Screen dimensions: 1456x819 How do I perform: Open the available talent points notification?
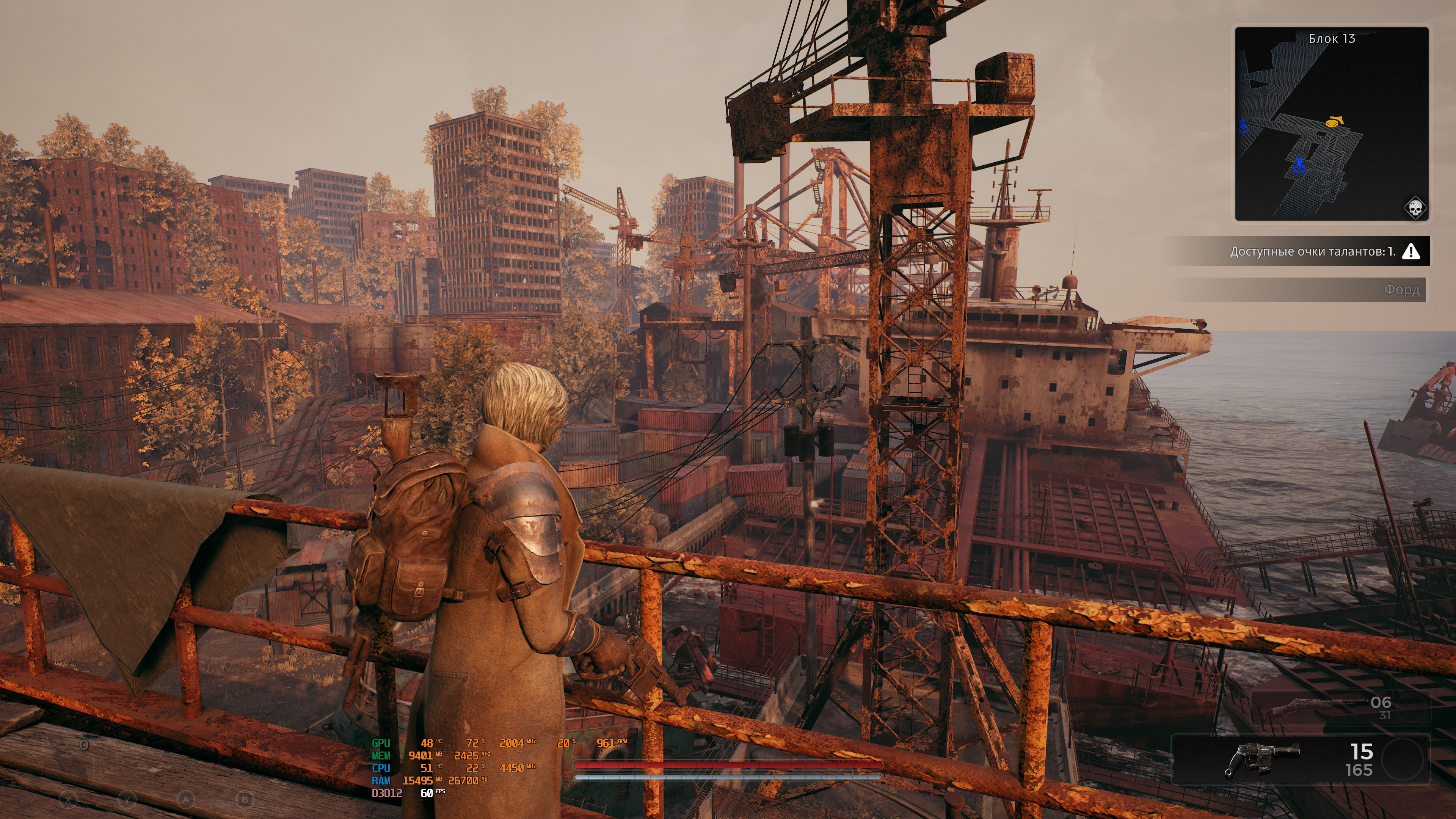pos(1311,251)
